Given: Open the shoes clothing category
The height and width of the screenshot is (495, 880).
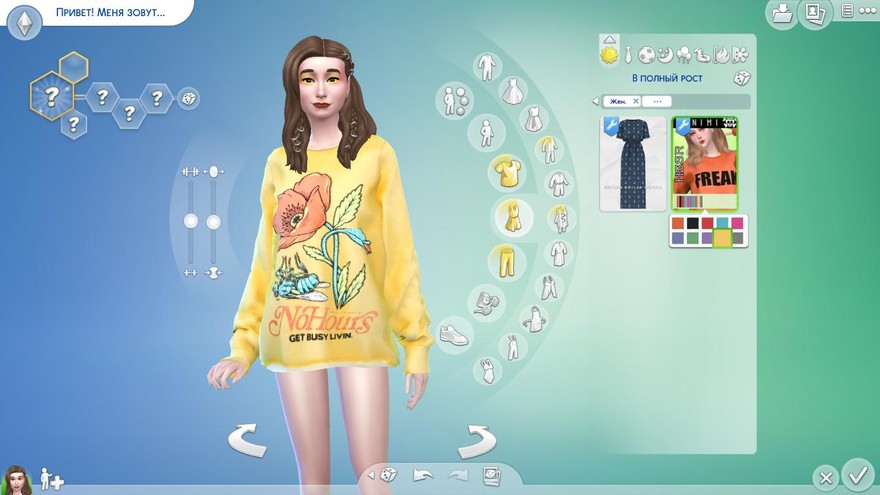Looking at the screenshot, I should 453,334.
